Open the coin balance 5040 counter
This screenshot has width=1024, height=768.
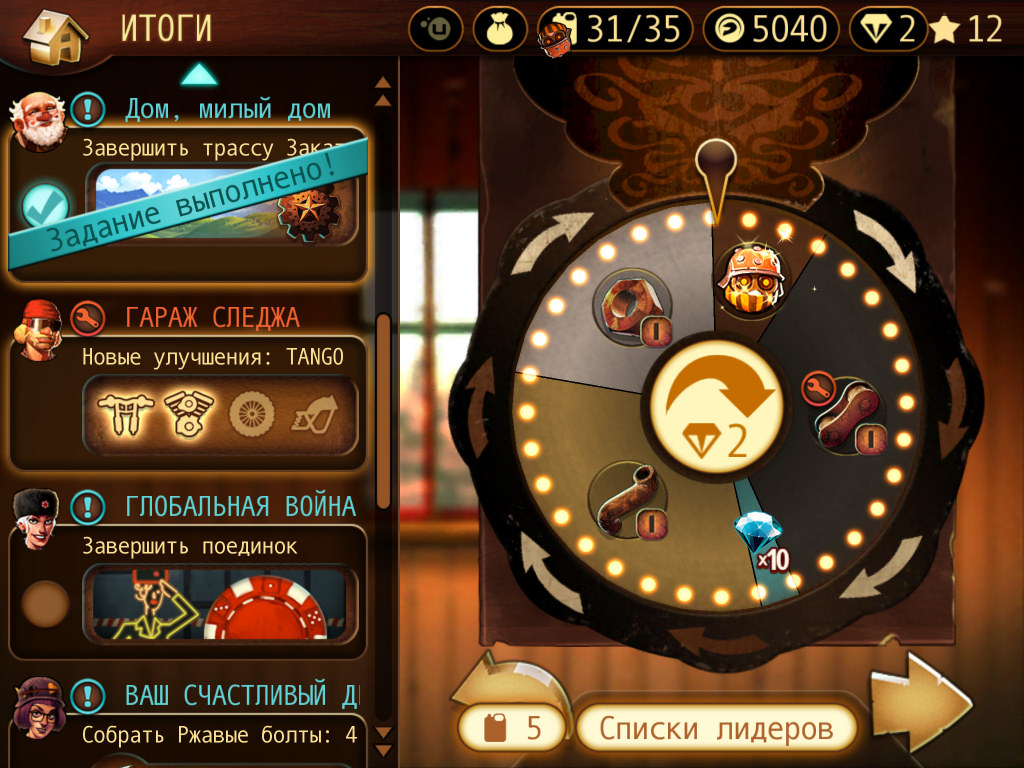coord(769,29)
